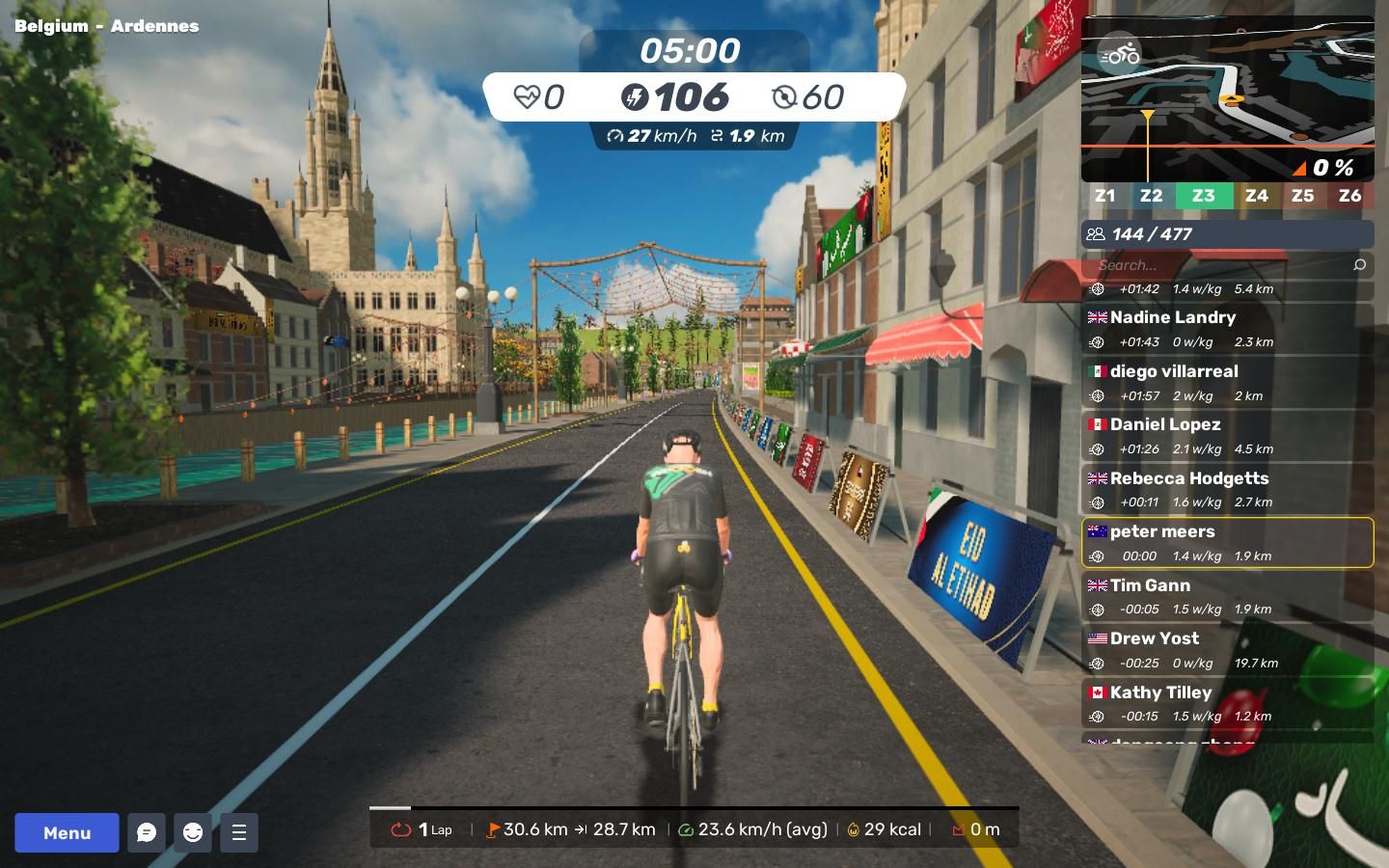Viewport: 1389px width, 868px height.
Task: Open the Menu button
Action: [x=67, y=832]
